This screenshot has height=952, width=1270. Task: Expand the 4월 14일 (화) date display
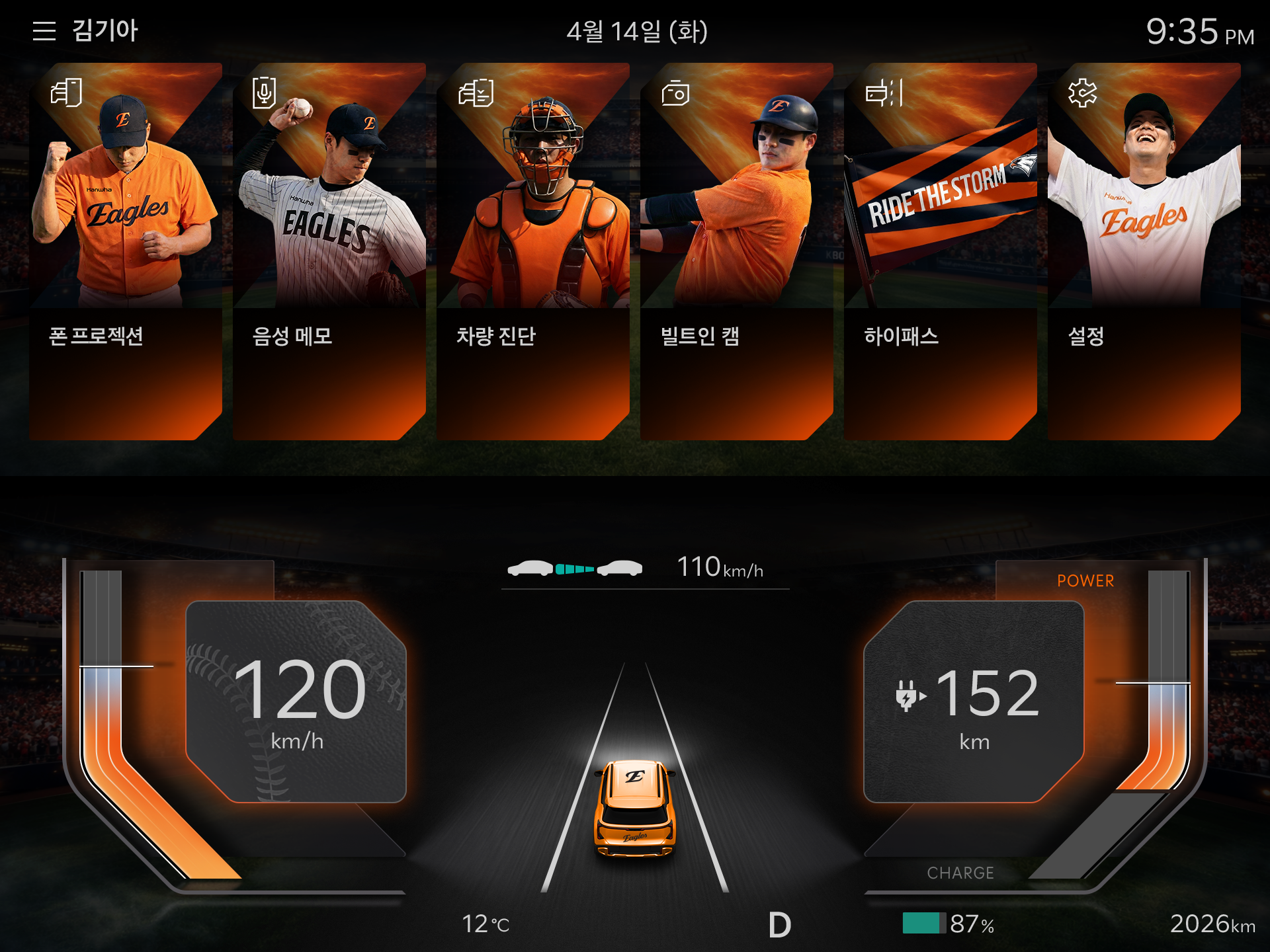click(636, 30)
